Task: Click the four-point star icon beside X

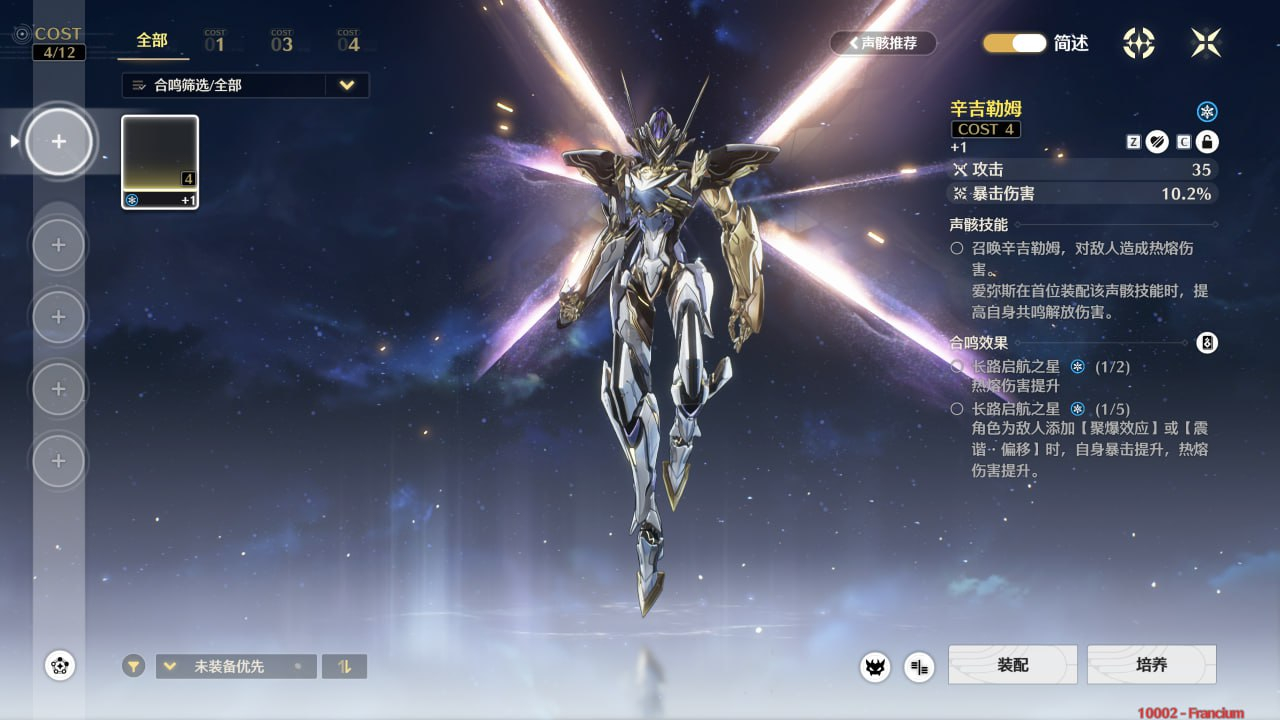Action: click(x=1139, y=43)
